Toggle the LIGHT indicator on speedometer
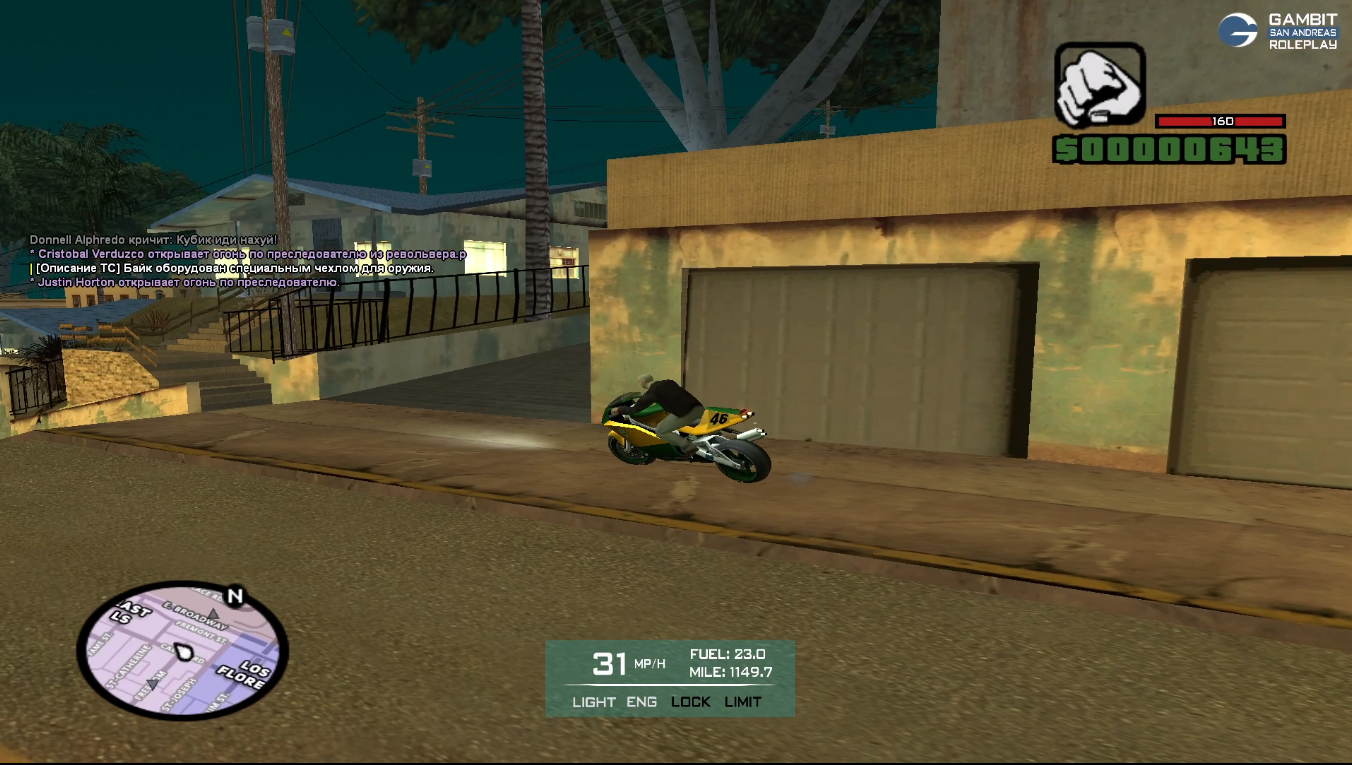The height and width of the screenshot is (765, 1352). tap(594, 702)
